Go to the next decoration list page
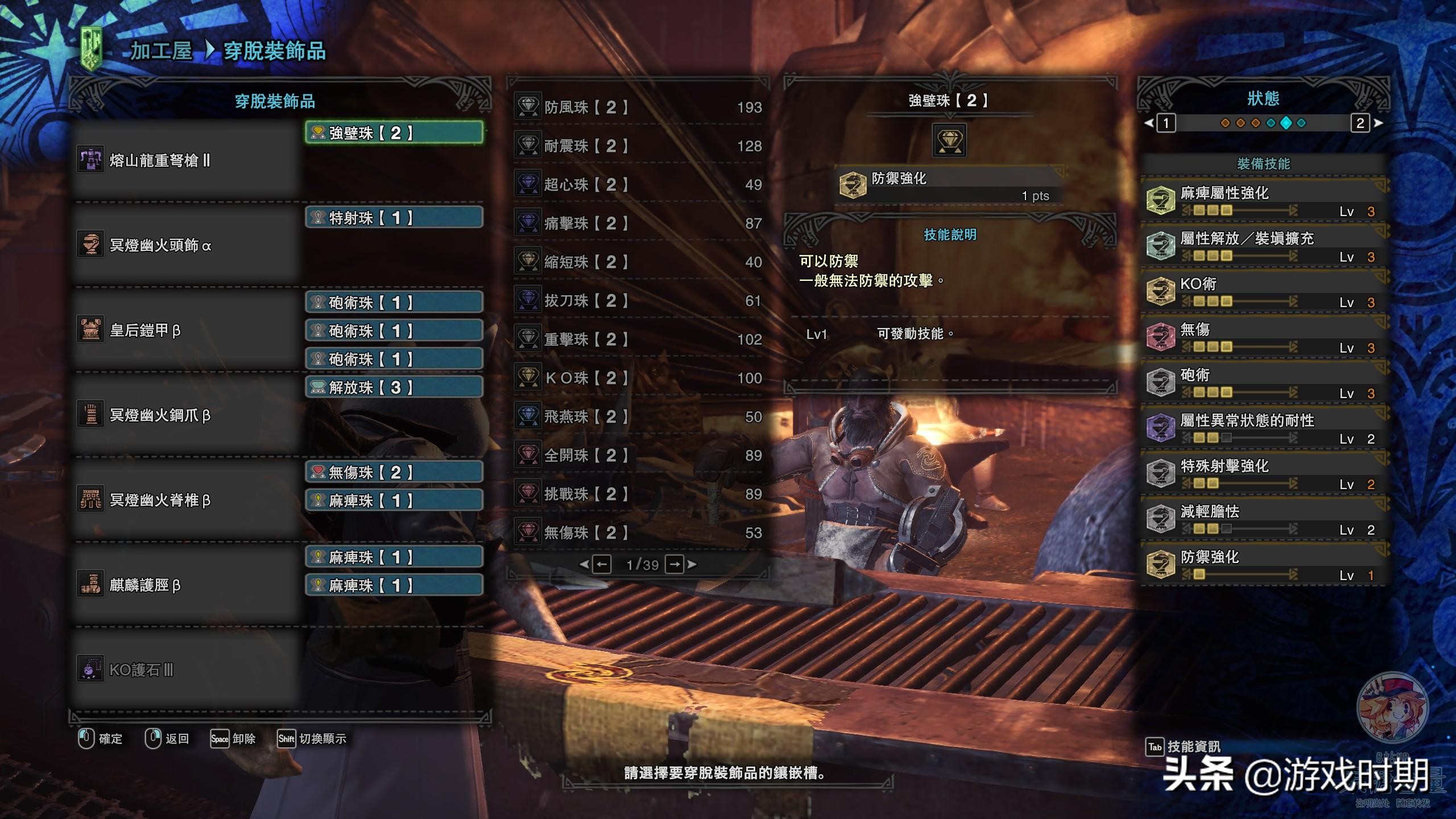The height and width of the screenshot is (819, 1456). coord(675,564)
